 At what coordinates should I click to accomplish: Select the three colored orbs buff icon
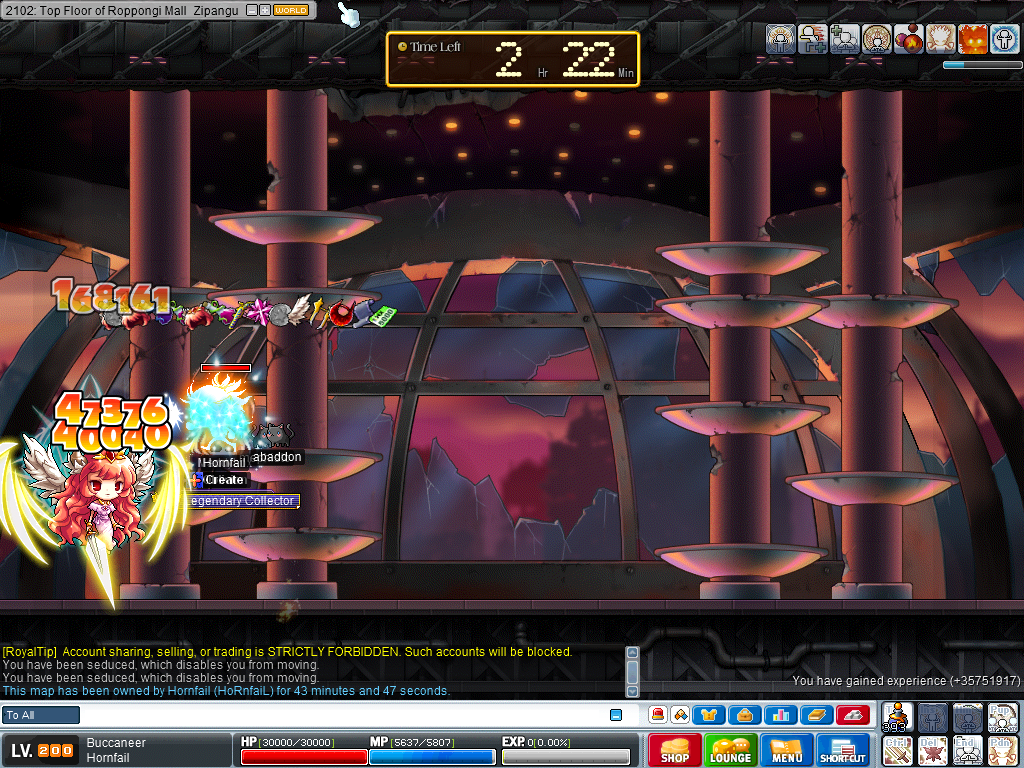click(908, 40)
